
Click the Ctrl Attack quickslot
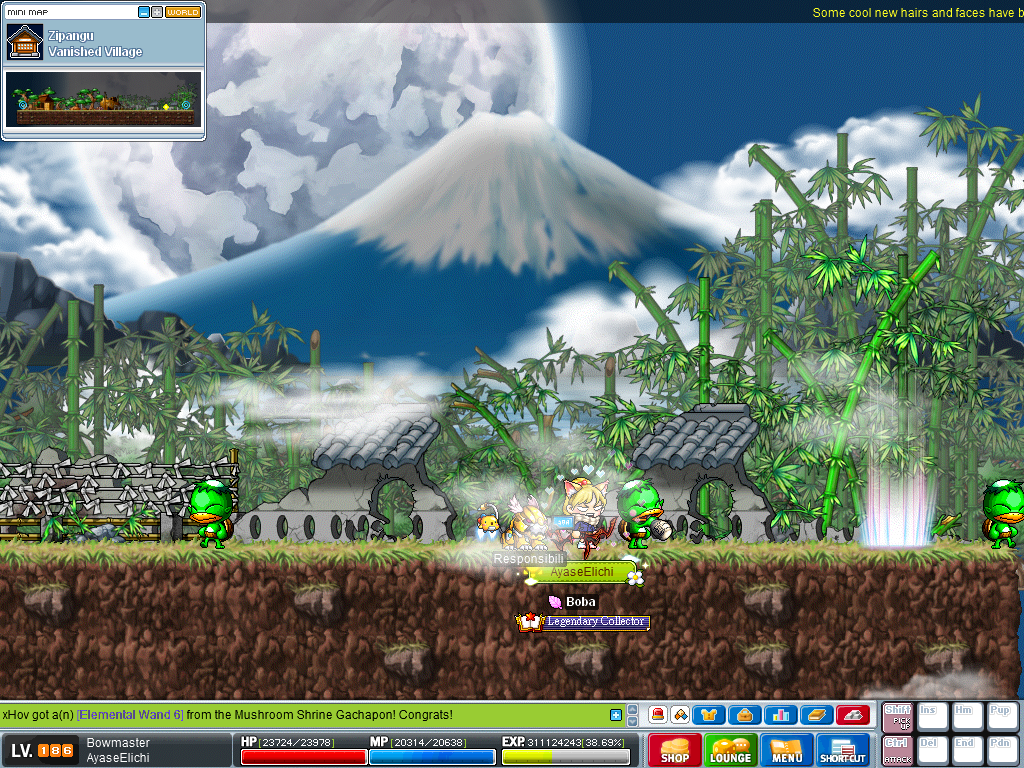(897, 751)
